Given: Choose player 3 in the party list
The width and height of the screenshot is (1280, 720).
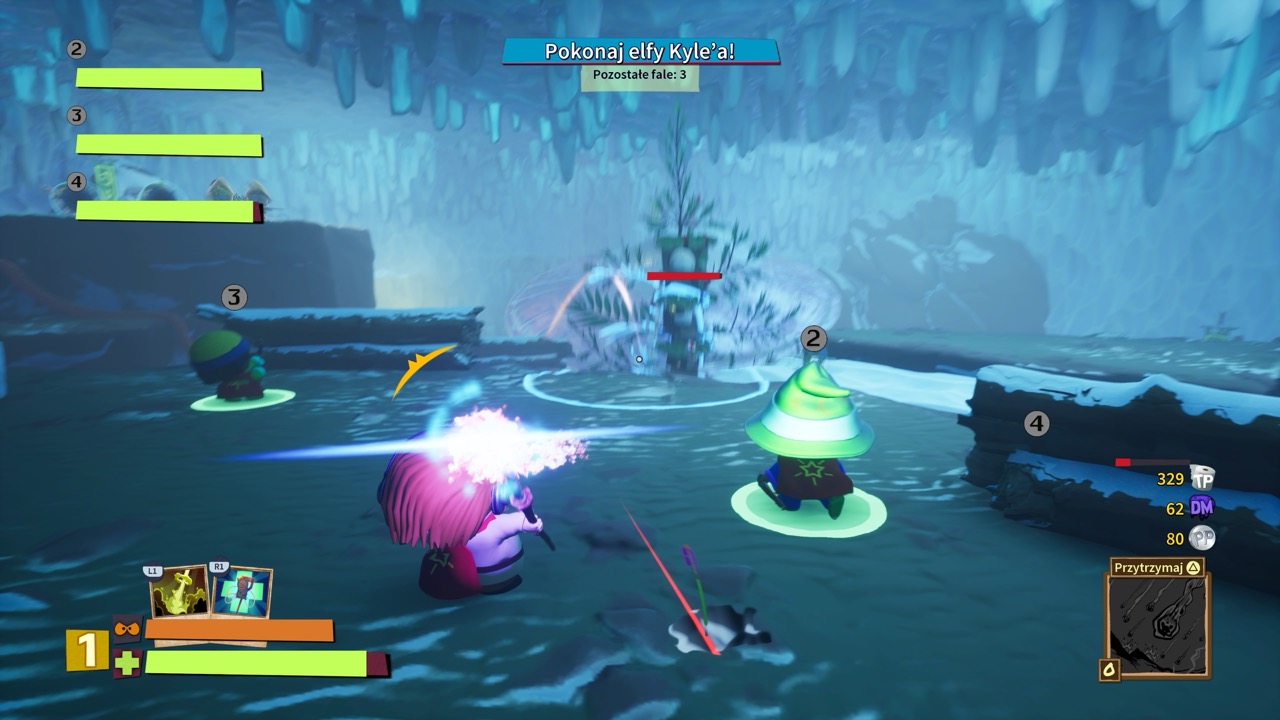Looking at the screenshot, I should (168, 145).
